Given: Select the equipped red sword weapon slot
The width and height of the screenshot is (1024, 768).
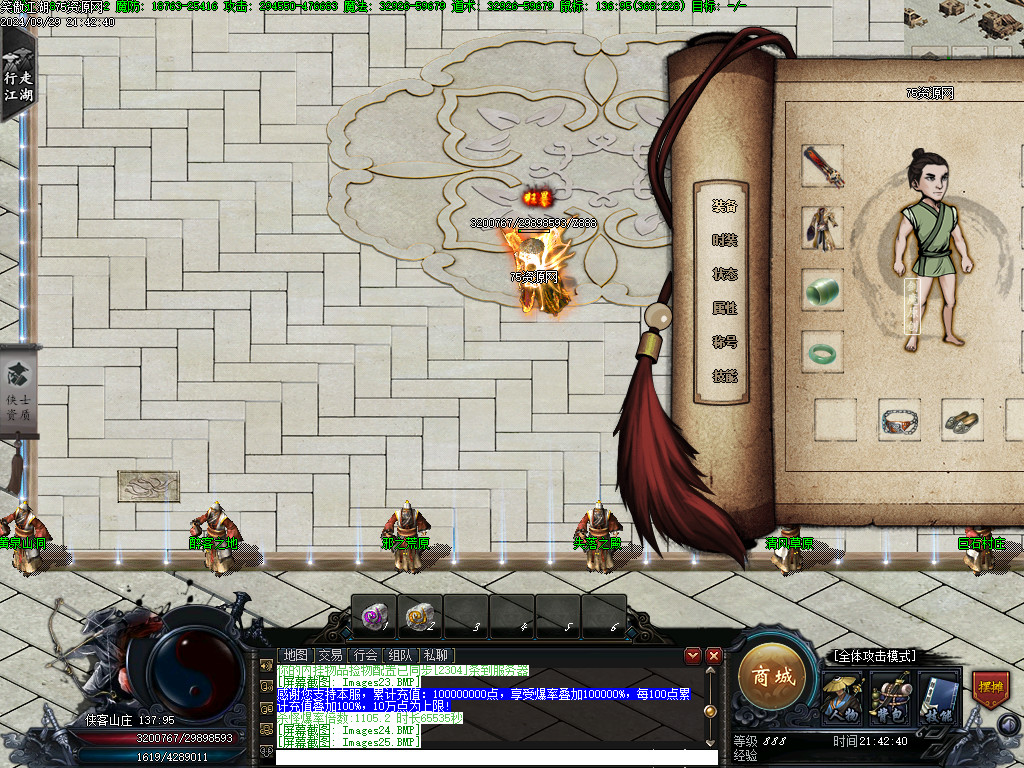Looking at the screenshot, I should pos(823,166).
